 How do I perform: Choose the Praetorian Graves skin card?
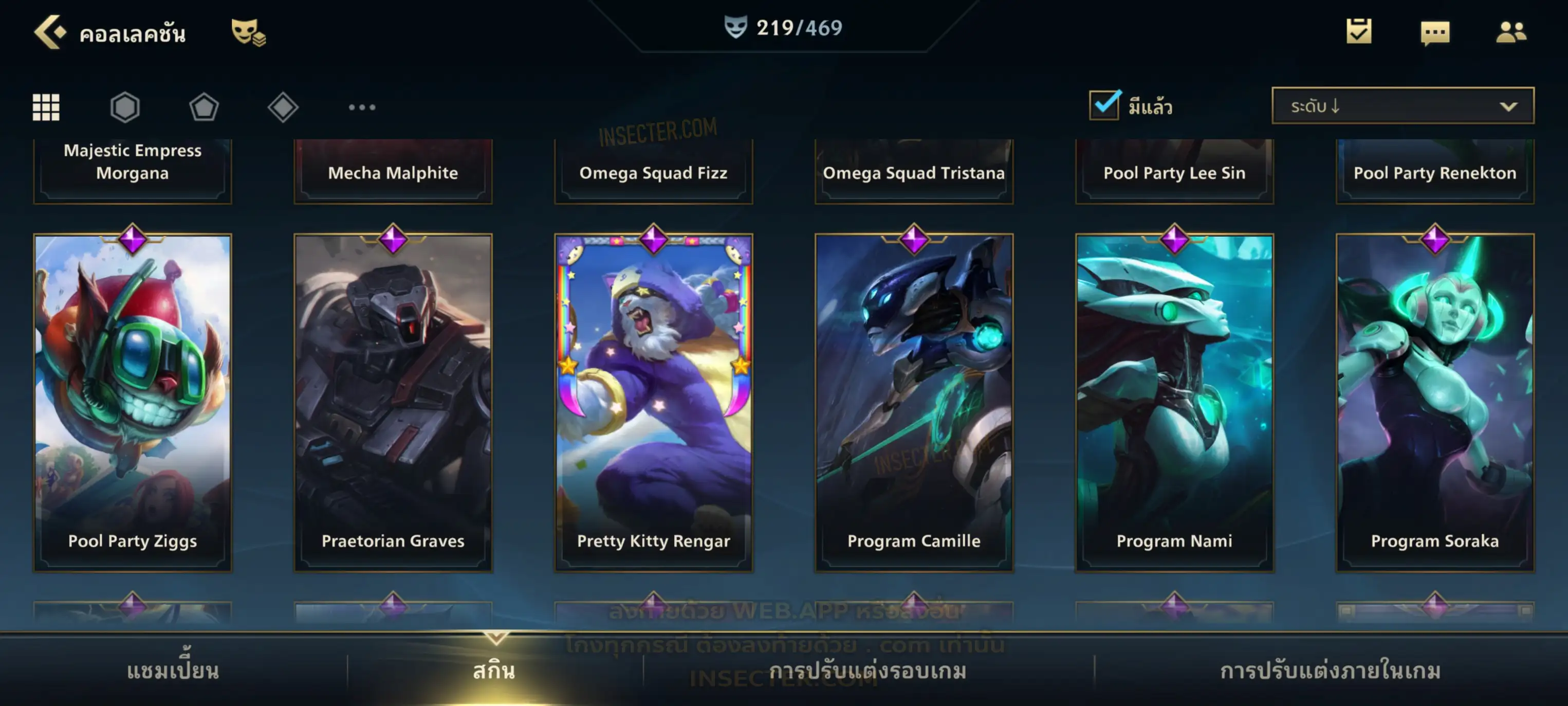(x=393, y=402)
